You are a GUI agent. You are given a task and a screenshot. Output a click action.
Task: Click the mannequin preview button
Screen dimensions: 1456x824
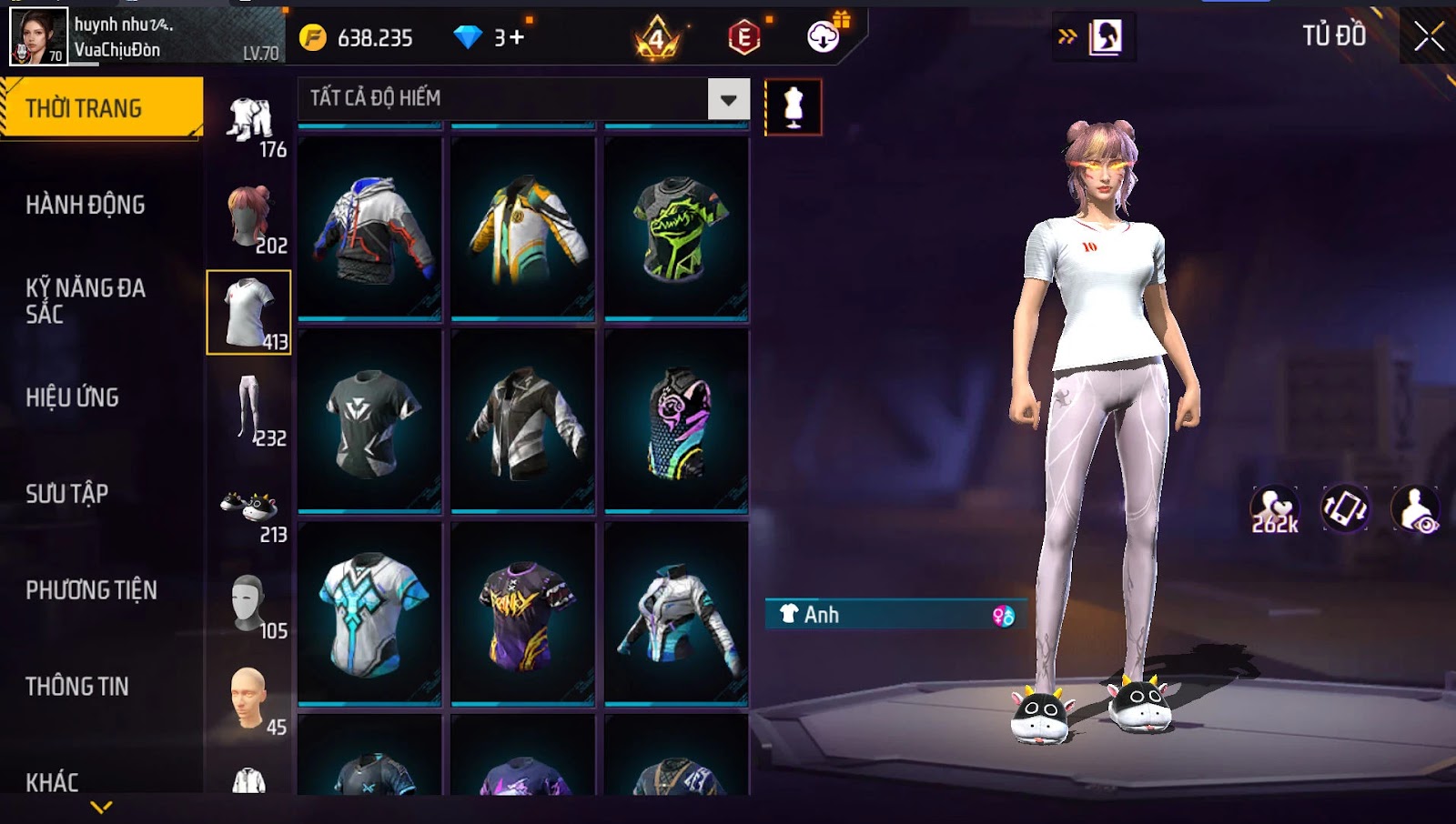coord(793,107)
